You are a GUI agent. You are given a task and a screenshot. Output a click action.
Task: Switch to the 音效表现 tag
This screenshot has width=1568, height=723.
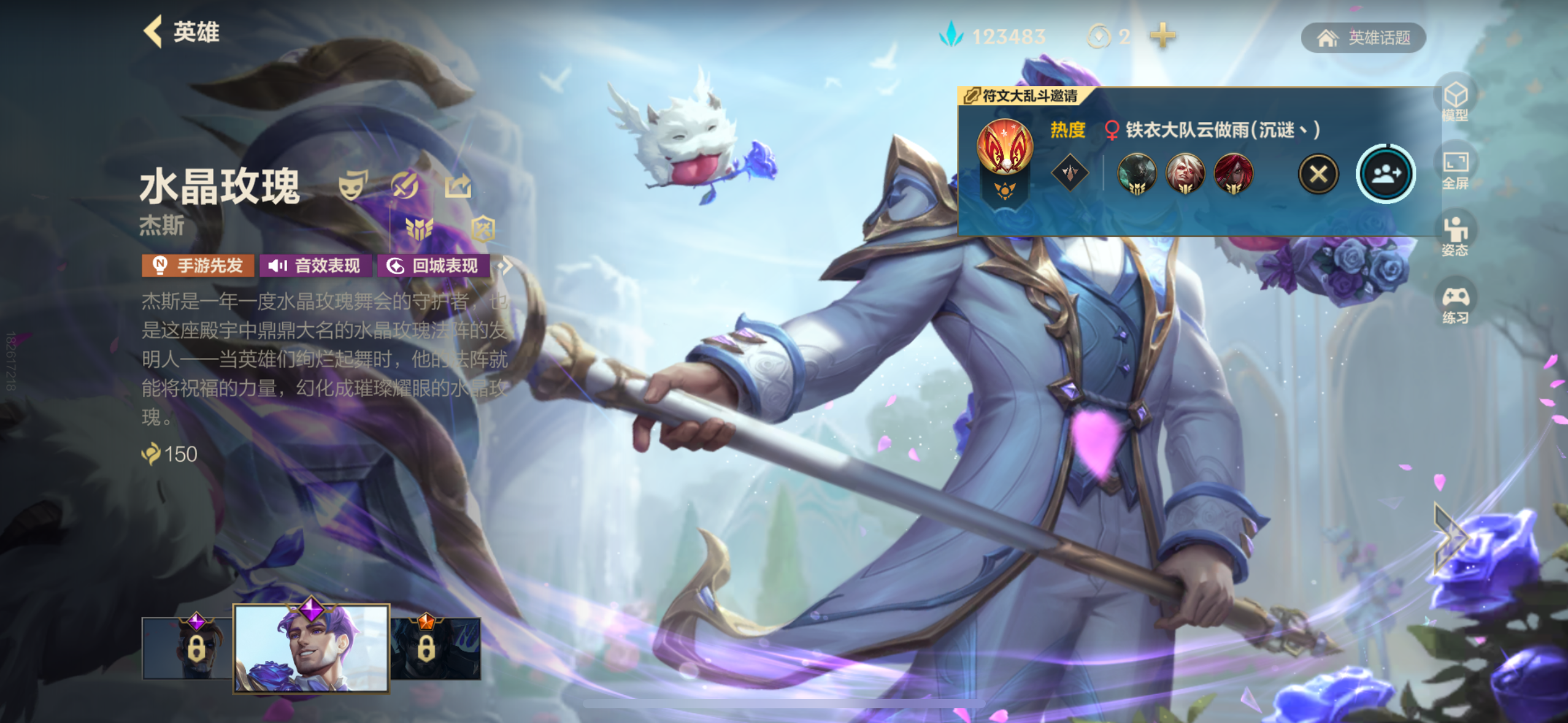click(x=314, y=266)
